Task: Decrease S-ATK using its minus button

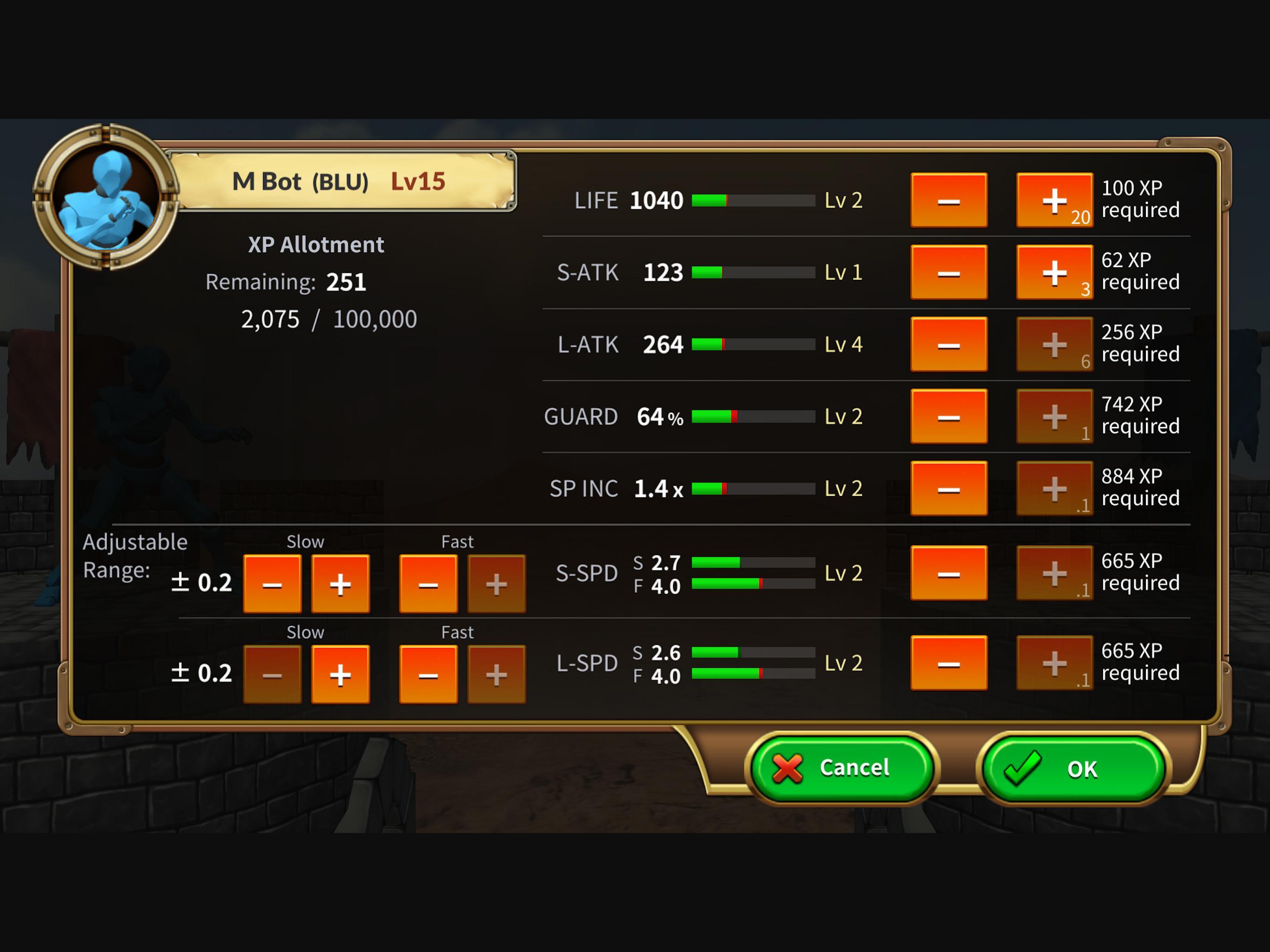Action: point(949,272)
